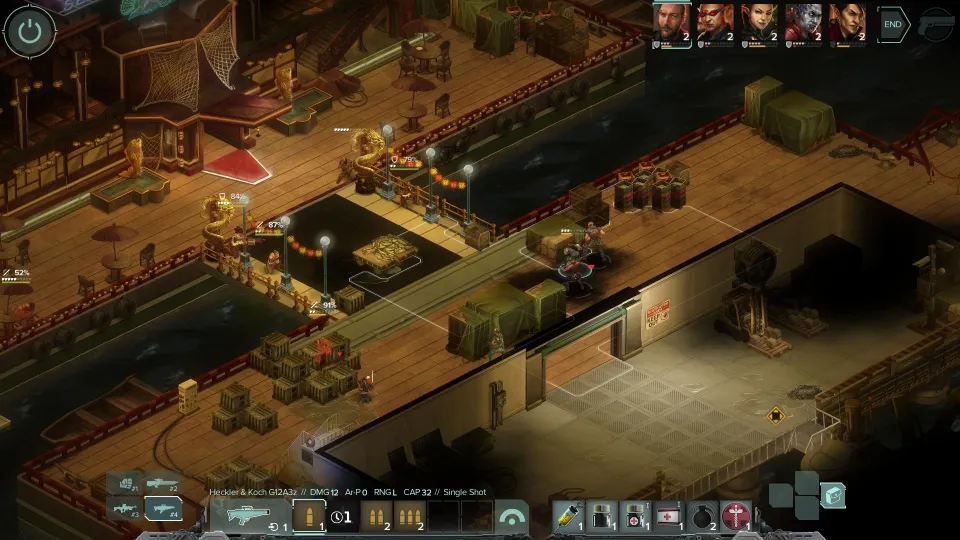The image size is (960, 540).
Task: Select the bearded human party member portrait
Action: (671, 22)
